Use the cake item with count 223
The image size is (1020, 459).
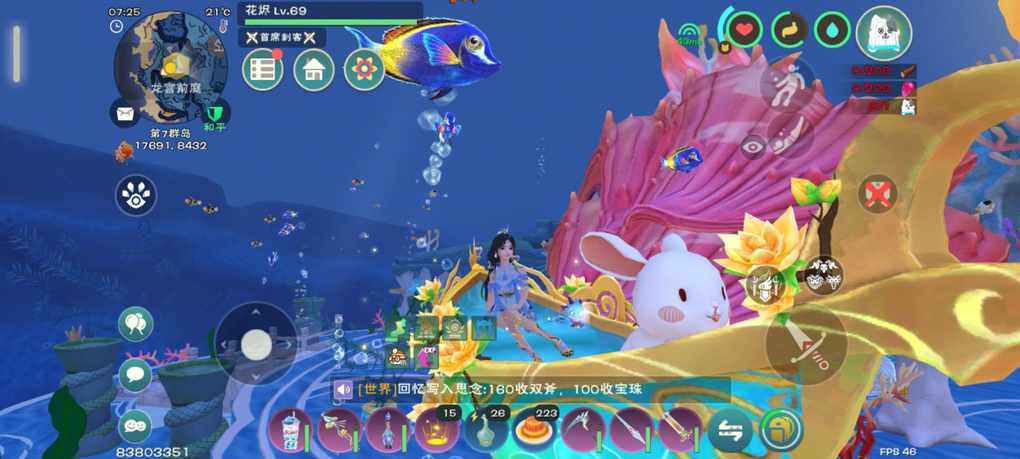535,431
